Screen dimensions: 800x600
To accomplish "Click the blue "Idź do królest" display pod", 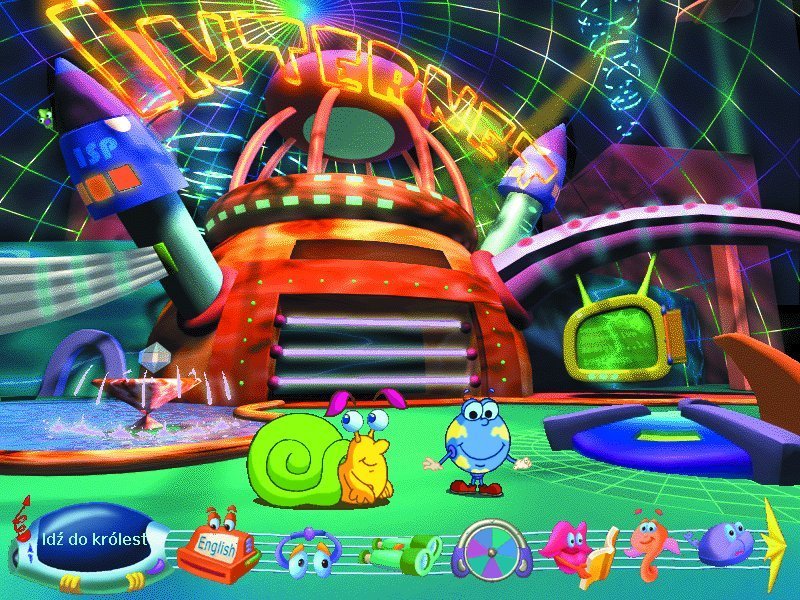I will click(95, 541).
